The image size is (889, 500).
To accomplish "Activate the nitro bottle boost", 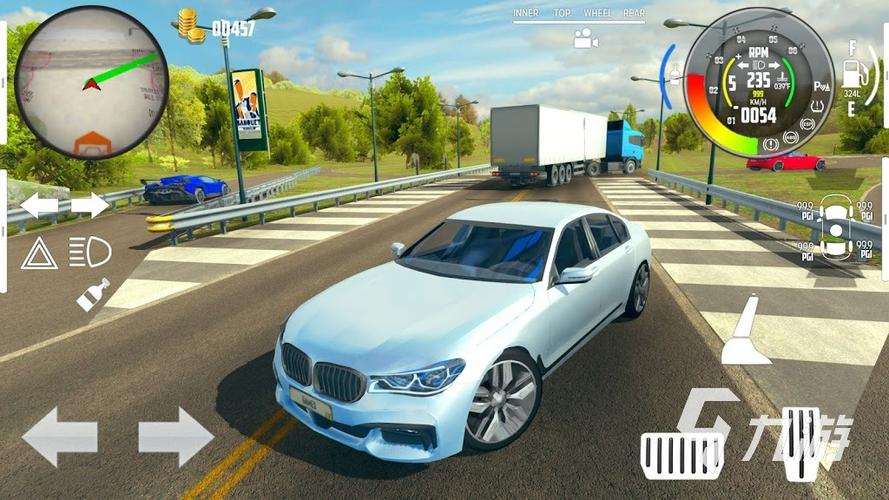I will 92,294.
